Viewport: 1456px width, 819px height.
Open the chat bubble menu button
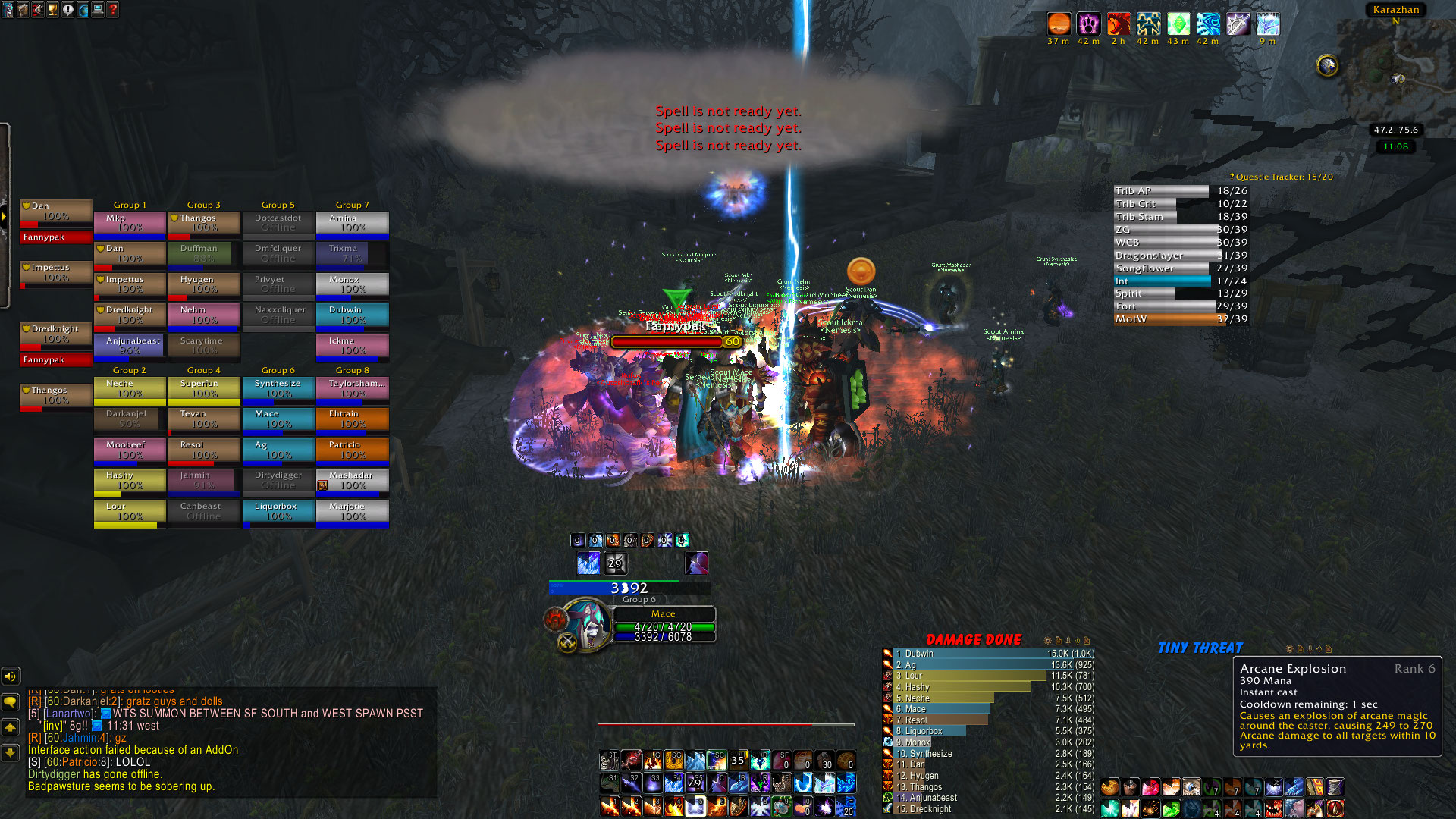(10, 702)
